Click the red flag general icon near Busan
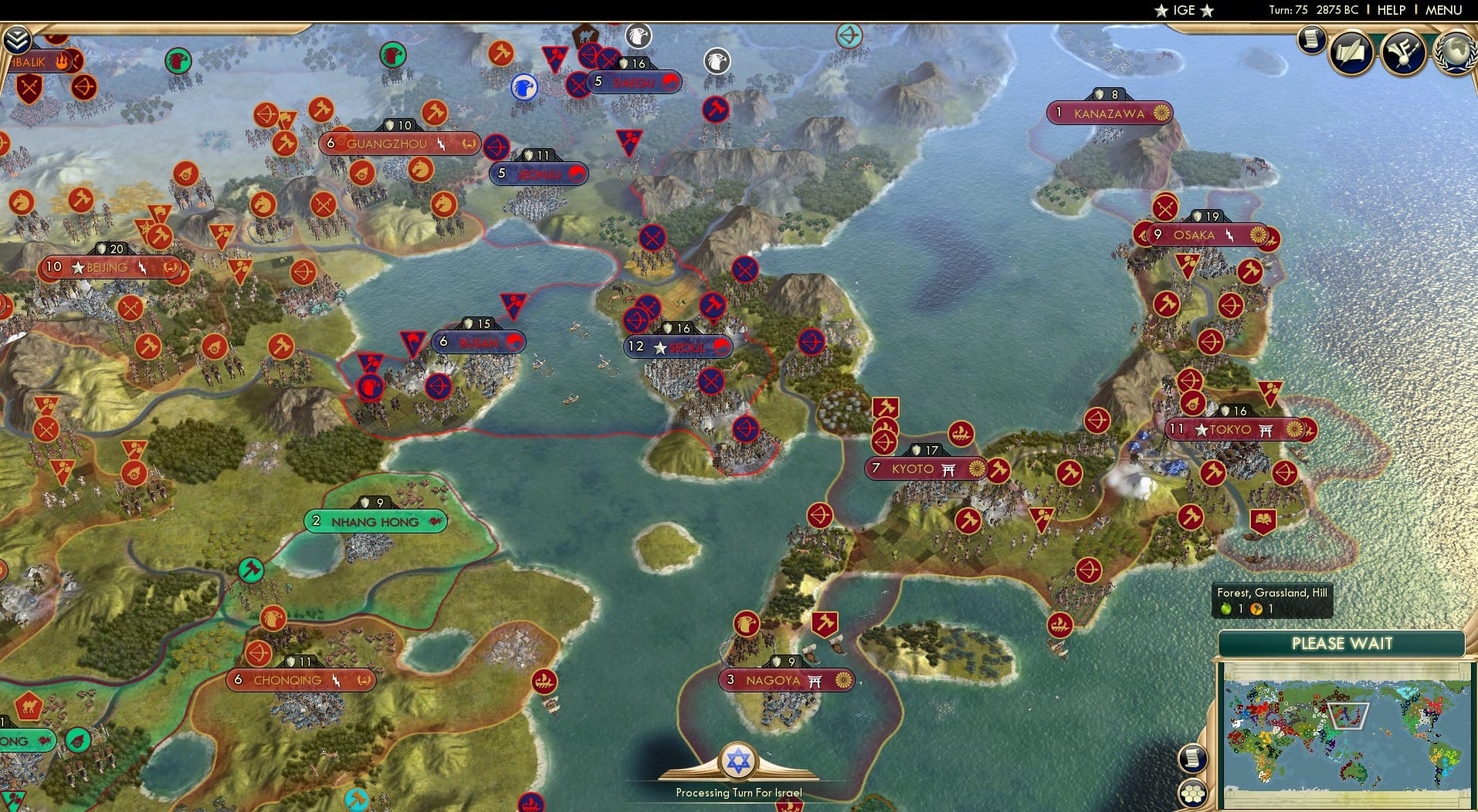The height and width of the screenshot is (812, 1478). pyautogui.click(x=412, y=340)
